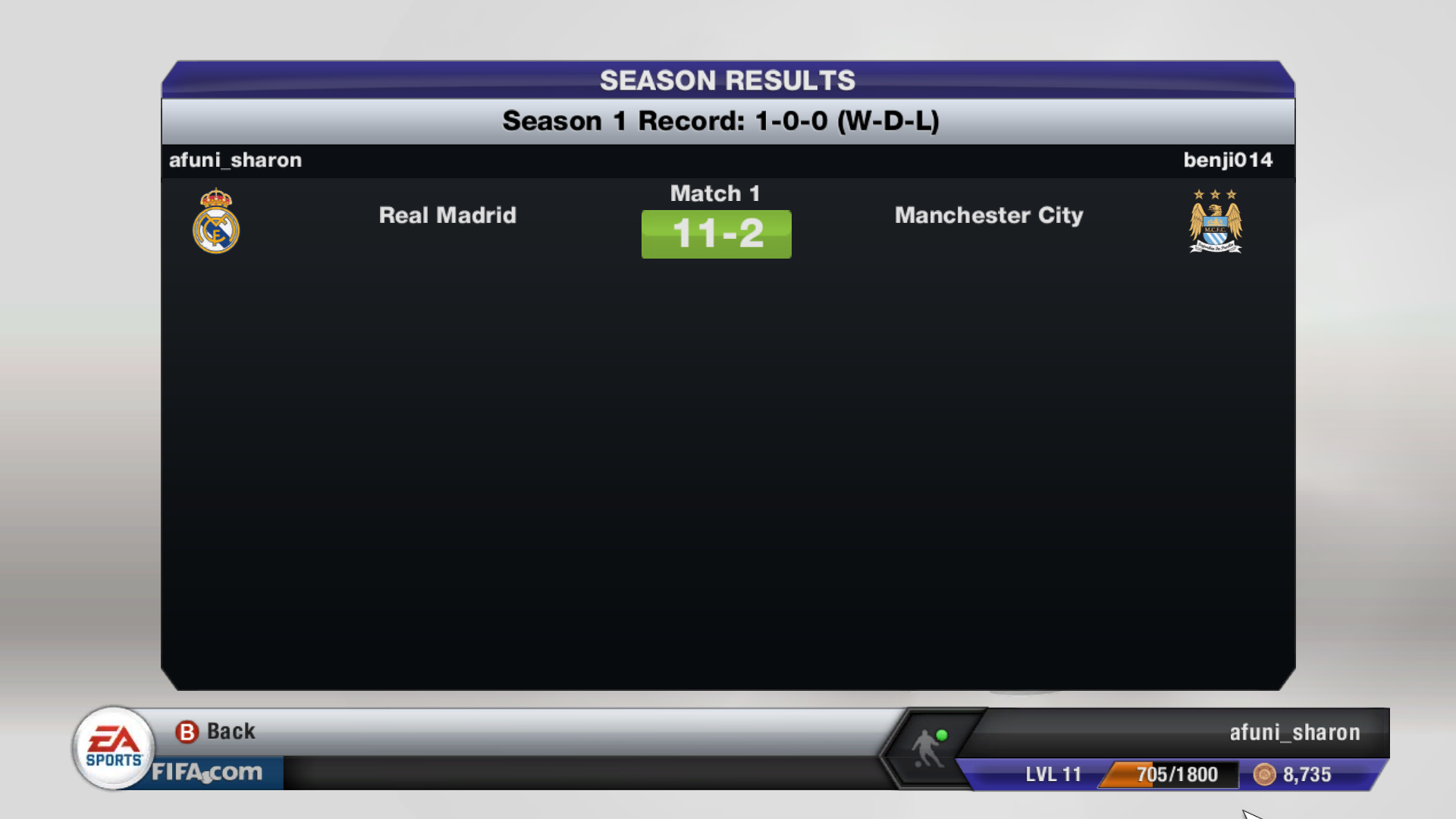Screen dimensions: 1456x819
Task: Select the Match 1 score 11-2
Action: 716,234
